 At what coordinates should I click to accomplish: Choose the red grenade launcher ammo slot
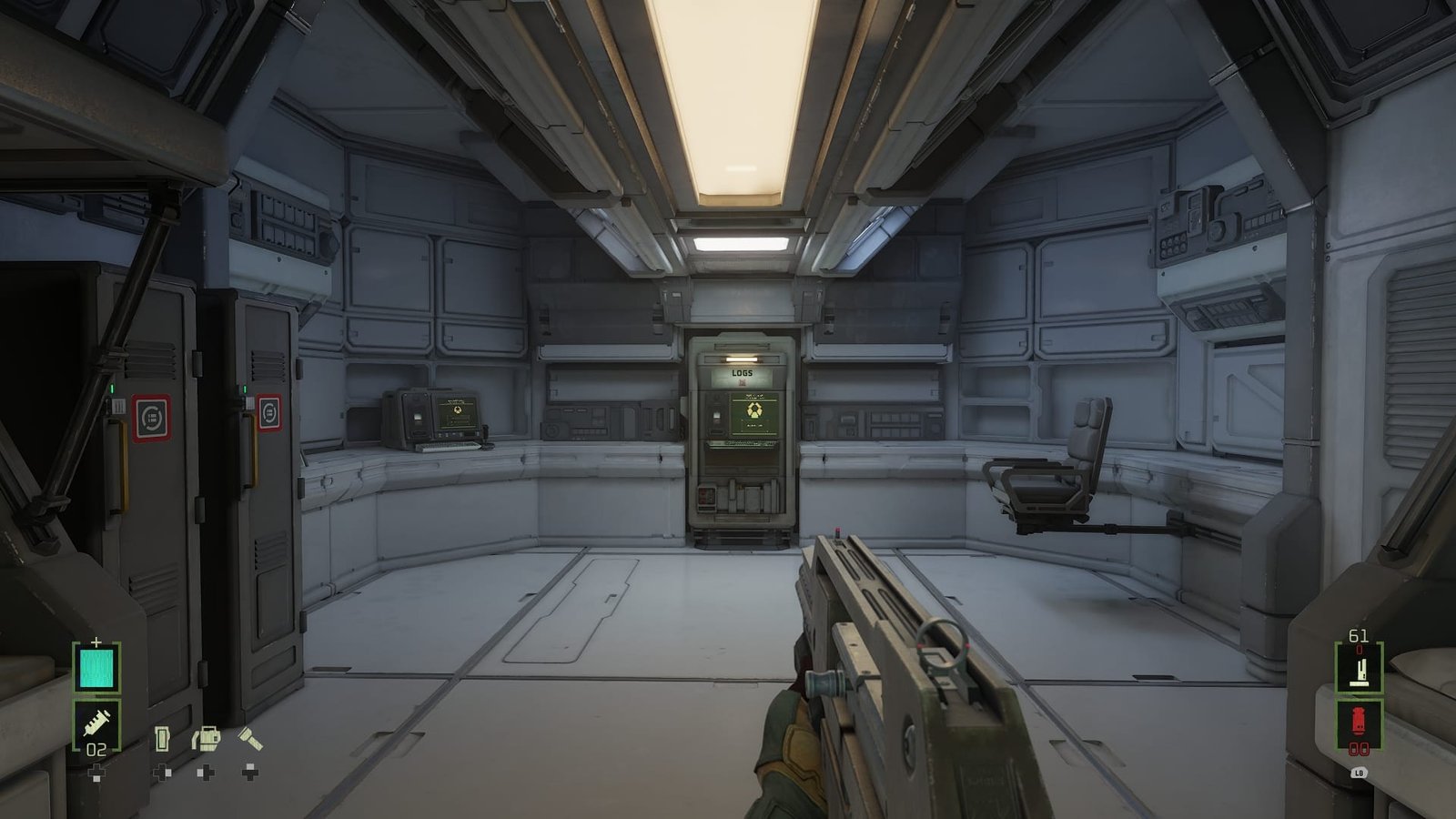(1359, 723)
